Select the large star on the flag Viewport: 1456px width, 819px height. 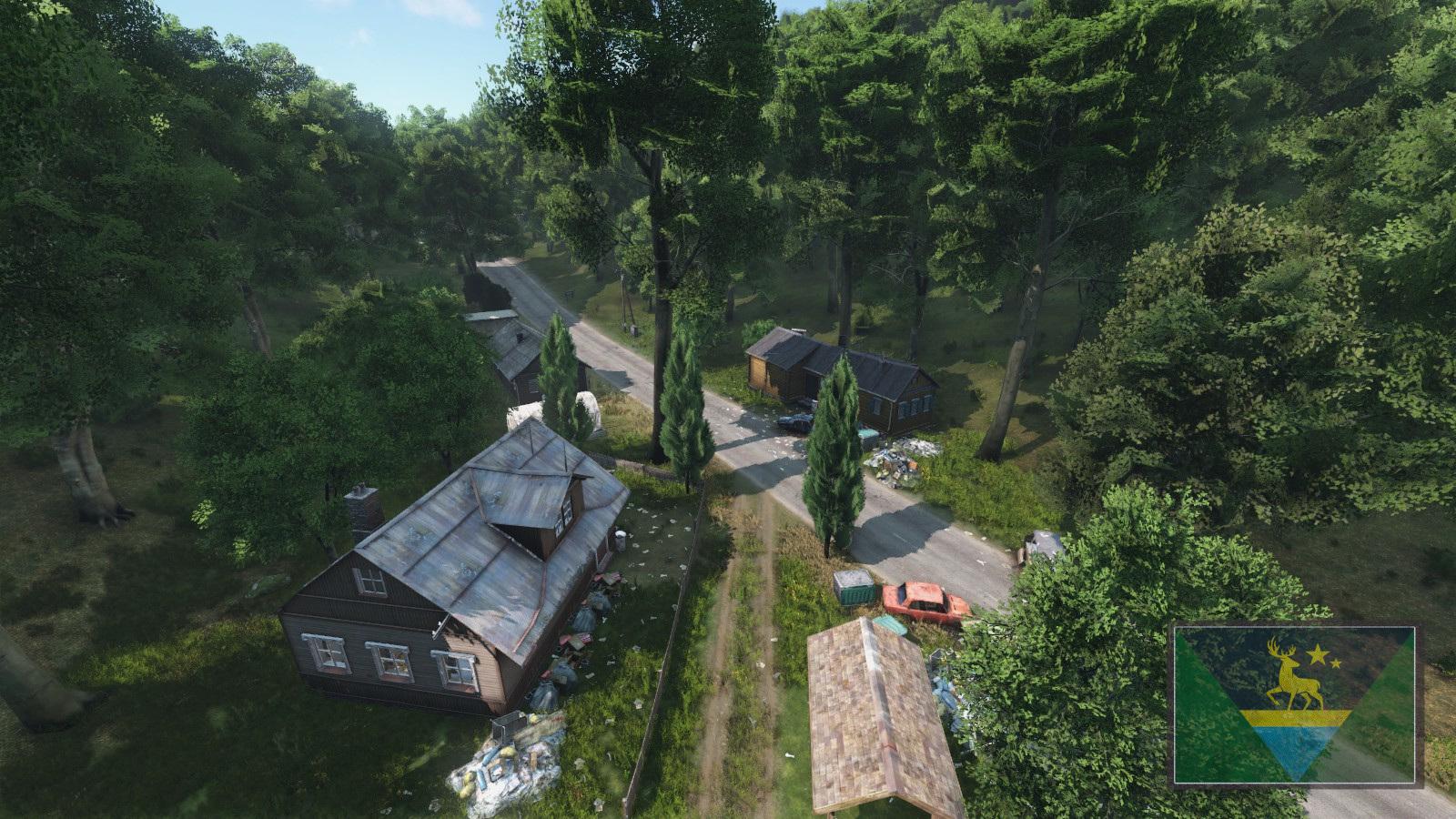1317,654
